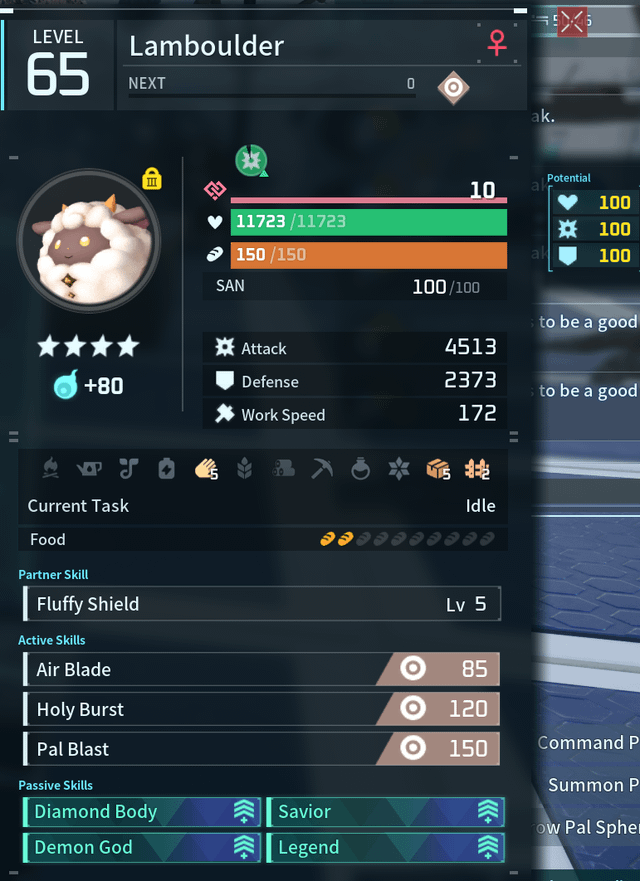
Task: Select the transporting box work icon
Action: [x=437, y=468]
